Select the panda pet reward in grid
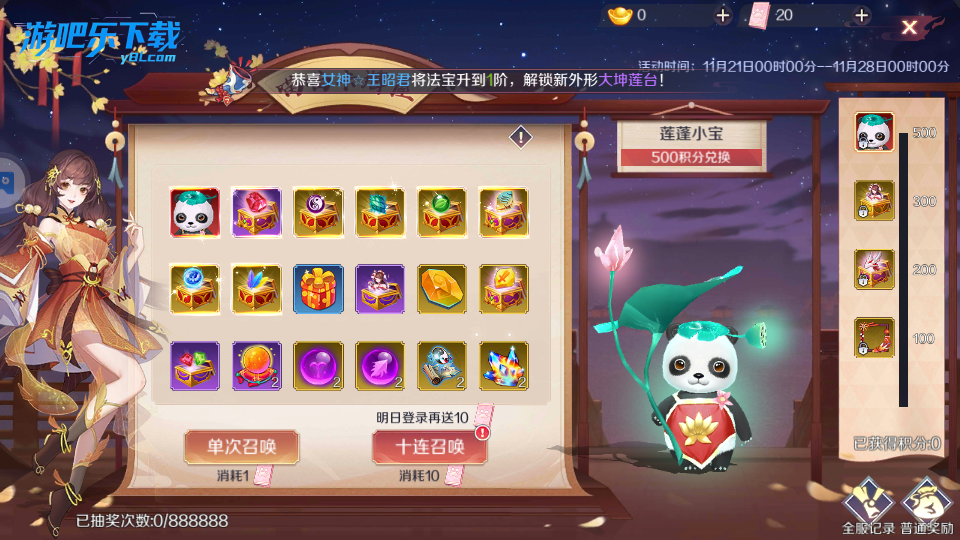The width and height of the screenshot is (960, 540). pyautogui.click(x=194, y=212)
